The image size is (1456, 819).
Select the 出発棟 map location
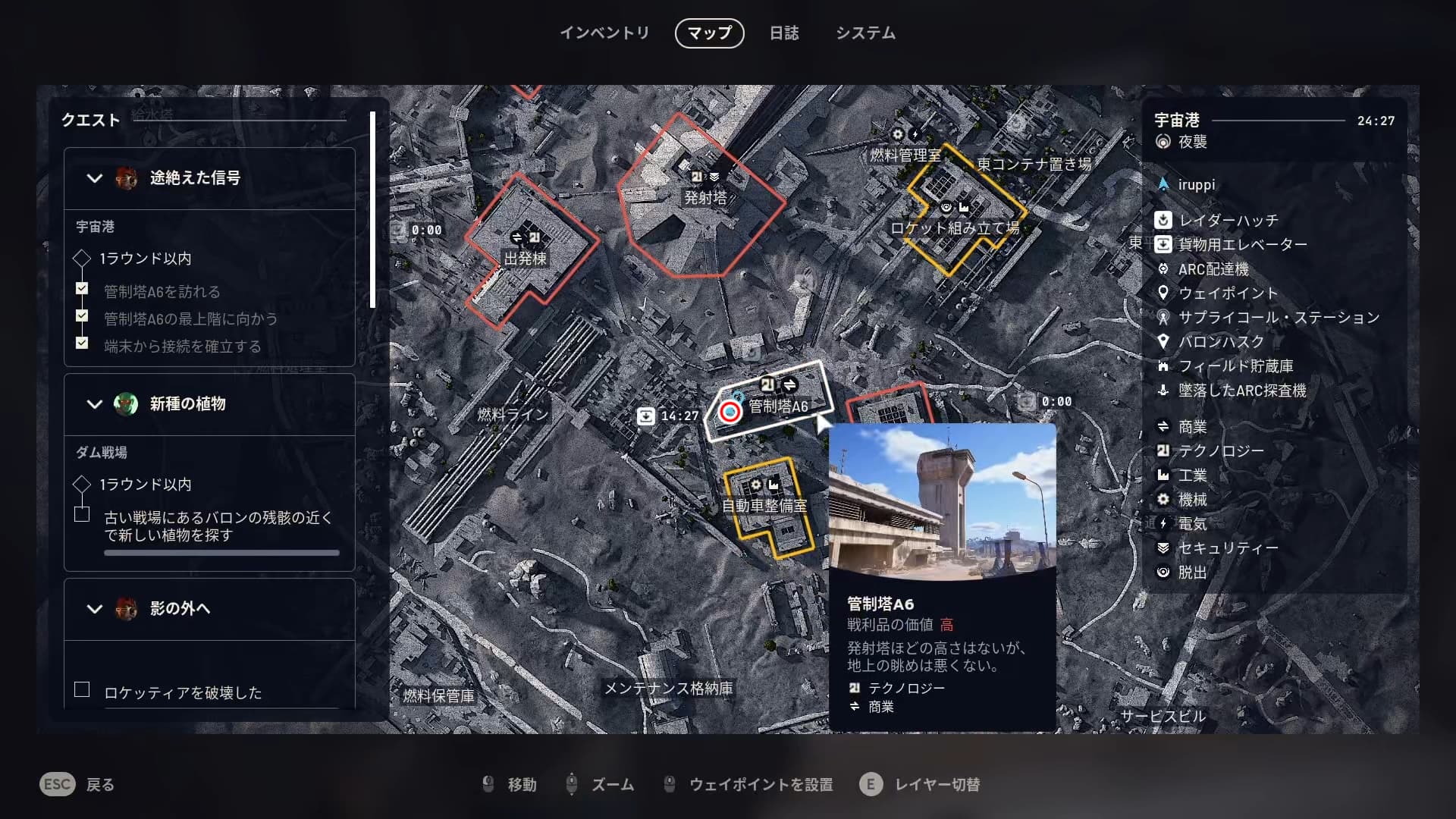coord(525,259)
